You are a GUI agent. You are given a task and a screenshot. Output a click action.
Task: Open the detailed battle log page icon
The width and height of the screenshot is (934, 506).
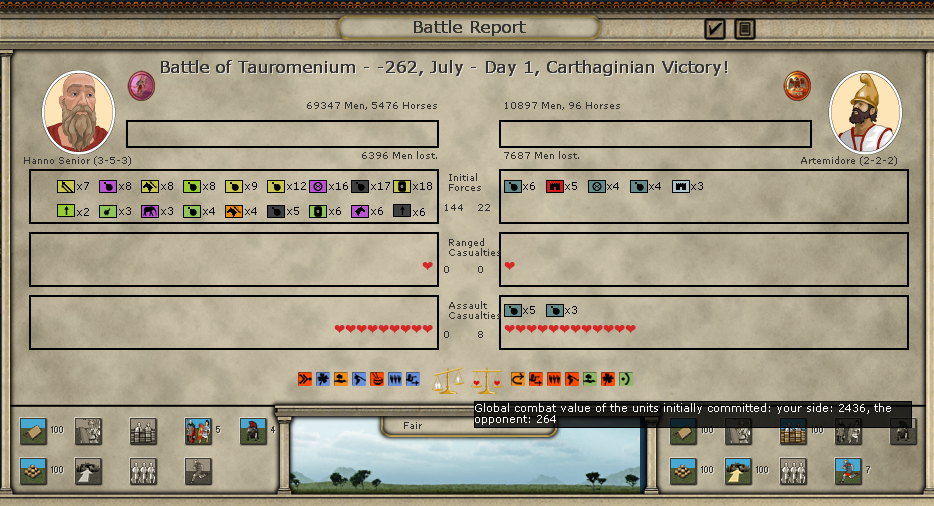(745, 29)
